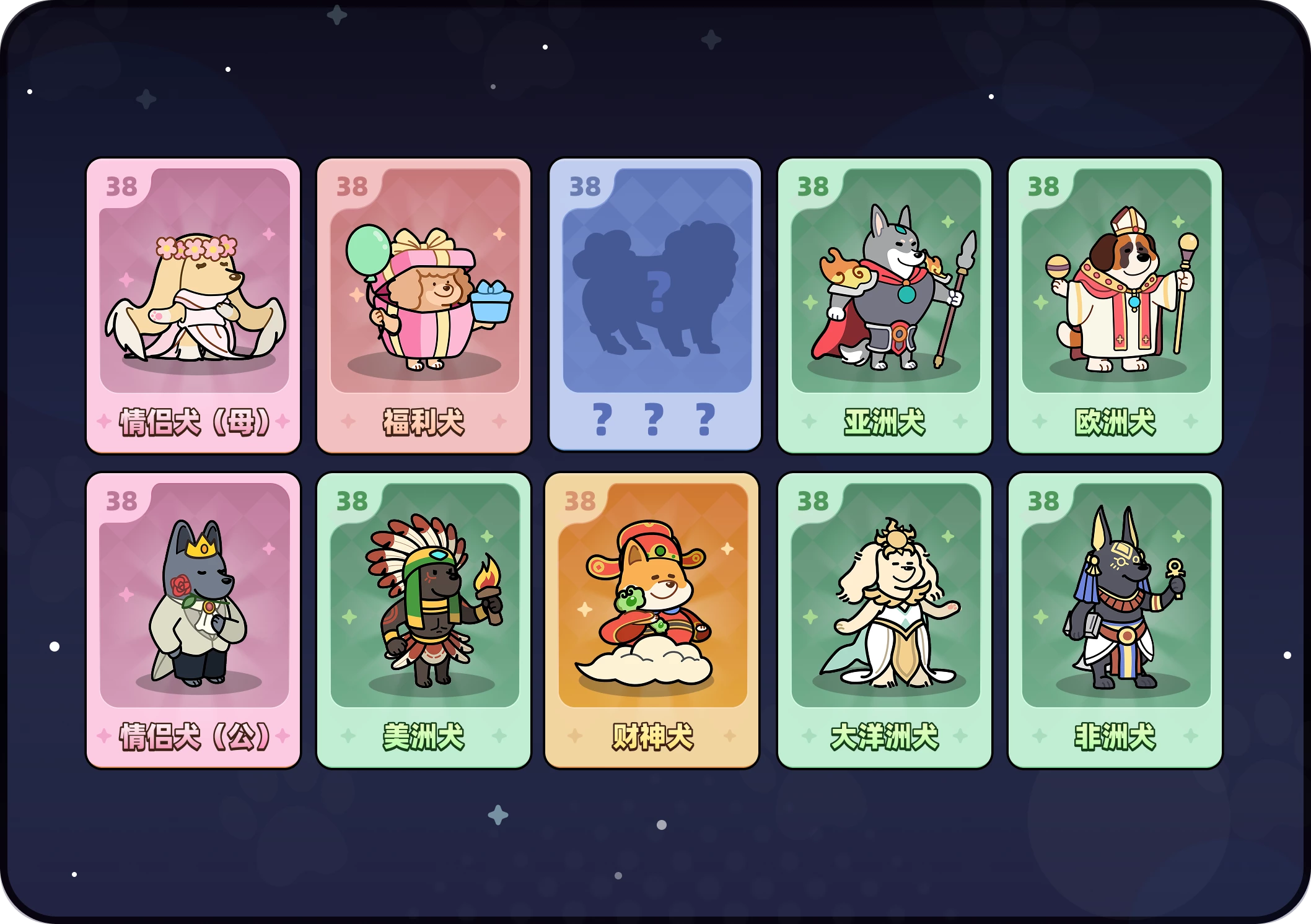
Task: Pick the 大洋洲犬 goddess dog card
Action: coord(885,620)
